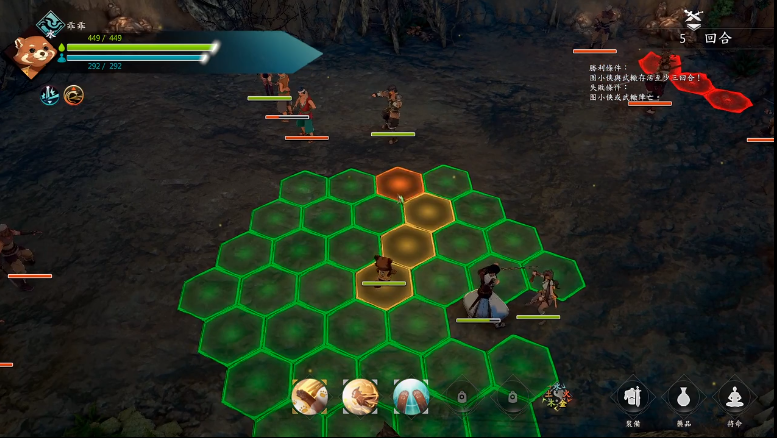This screenshot has width=777, height=438.
Task: Open the five elements chart icon
Action: 557,398
